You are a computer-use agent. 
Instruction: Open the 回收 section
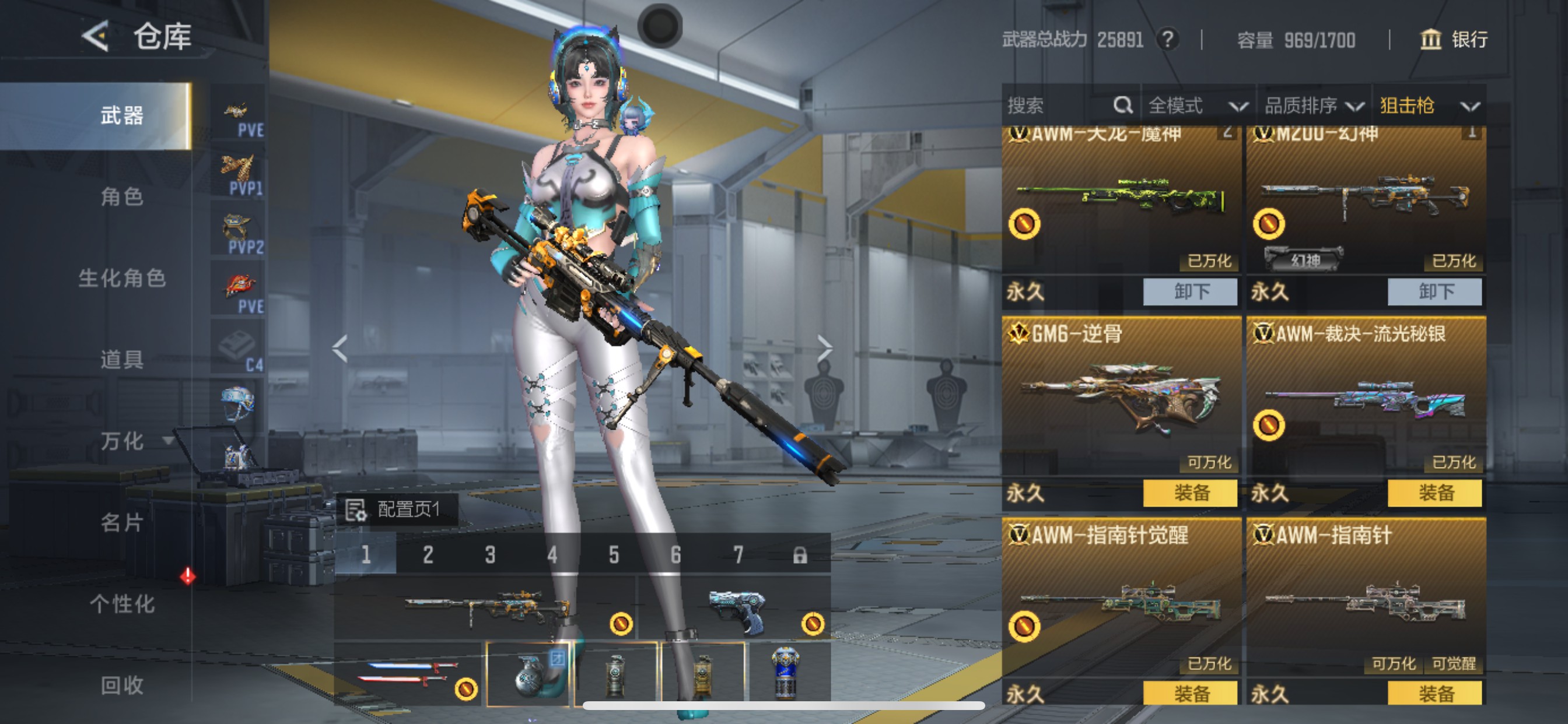(x=122, y=686)
